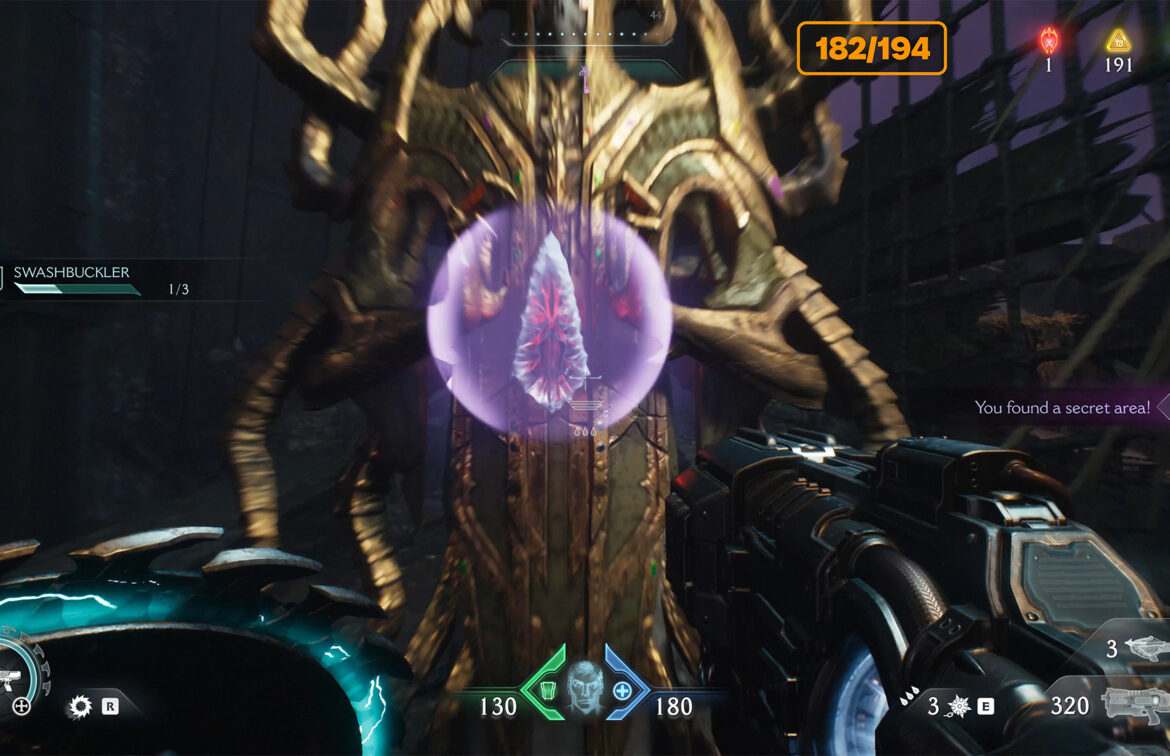Click the spinning sawblade ability icon
Viewport: 1170px width, 756px height.
point(79,707)
